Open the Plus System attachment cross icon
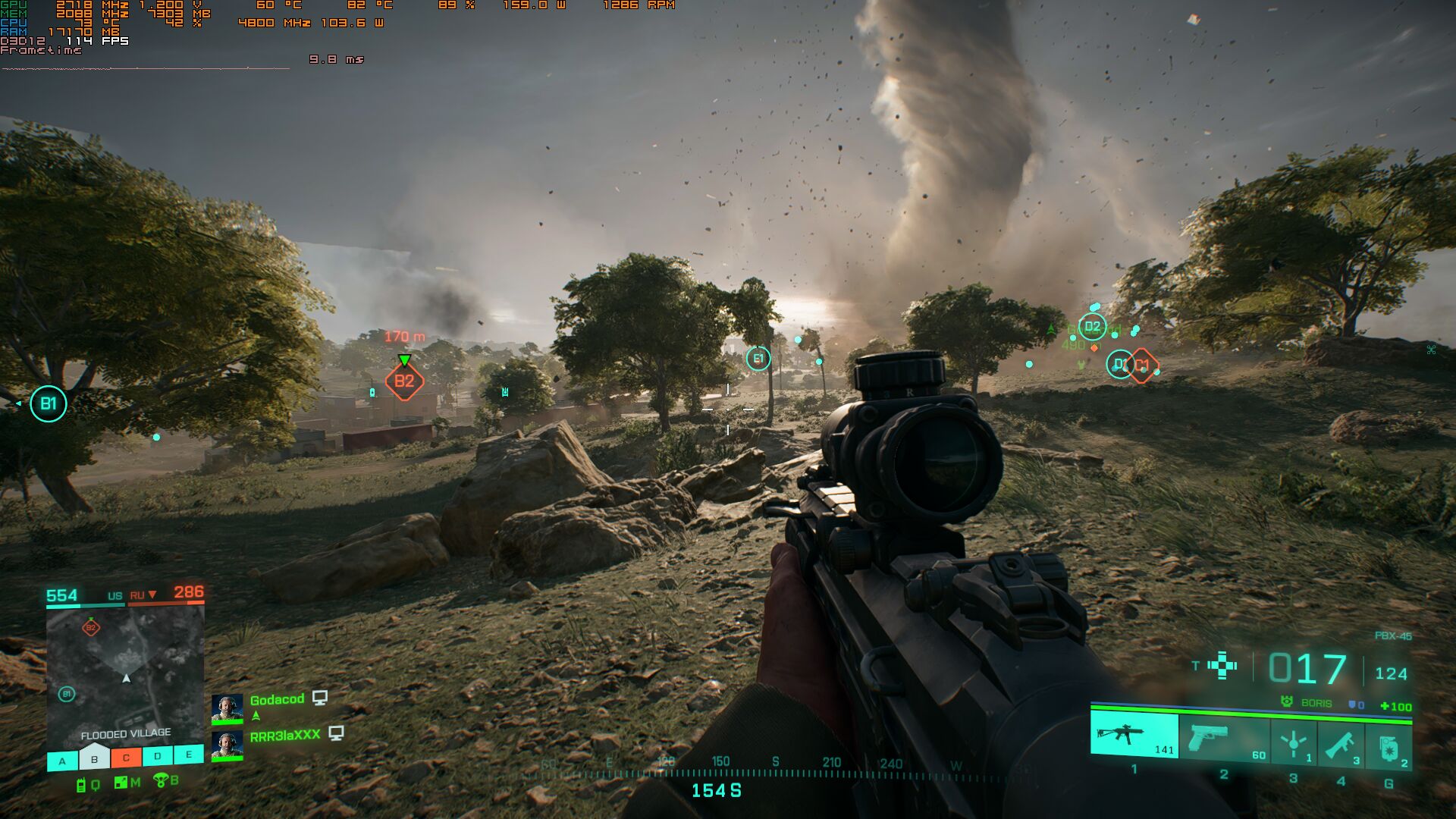 1222,666
